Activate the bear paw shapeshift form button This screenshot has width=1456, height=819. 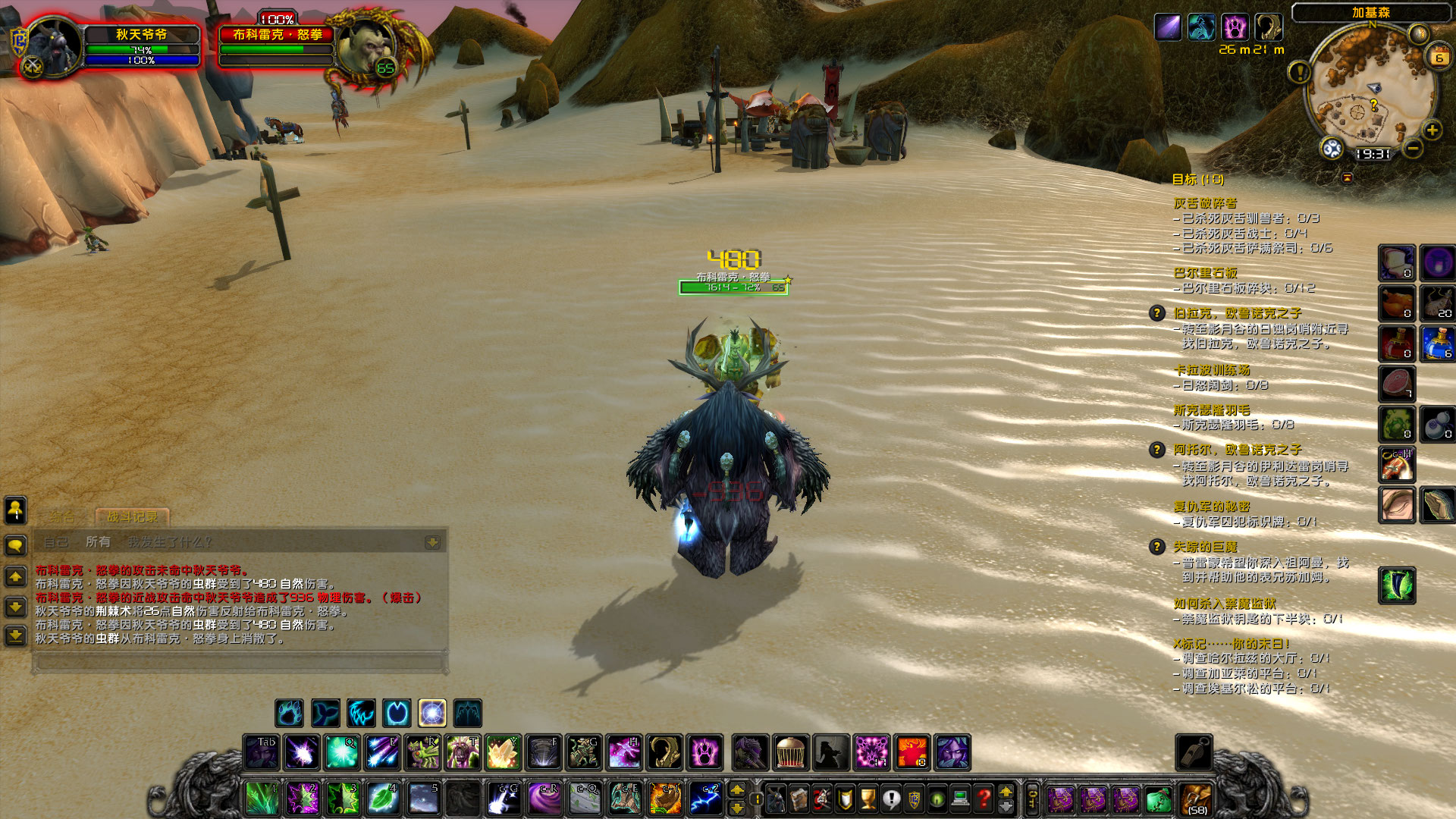[289, 713]
